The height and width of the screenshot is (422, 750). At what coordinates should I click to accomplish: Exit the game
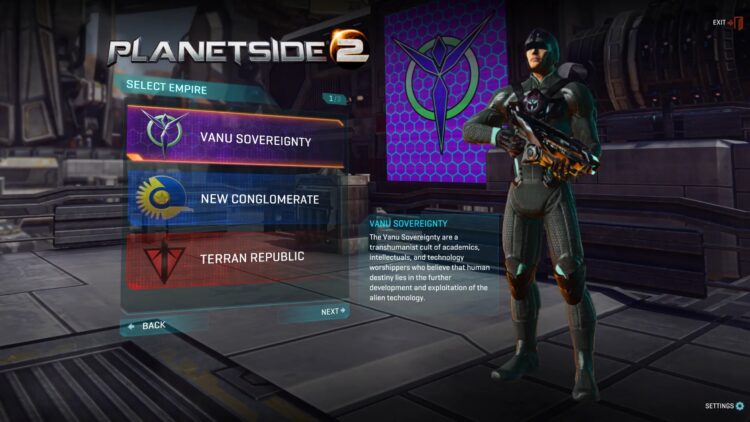(727, 23)
